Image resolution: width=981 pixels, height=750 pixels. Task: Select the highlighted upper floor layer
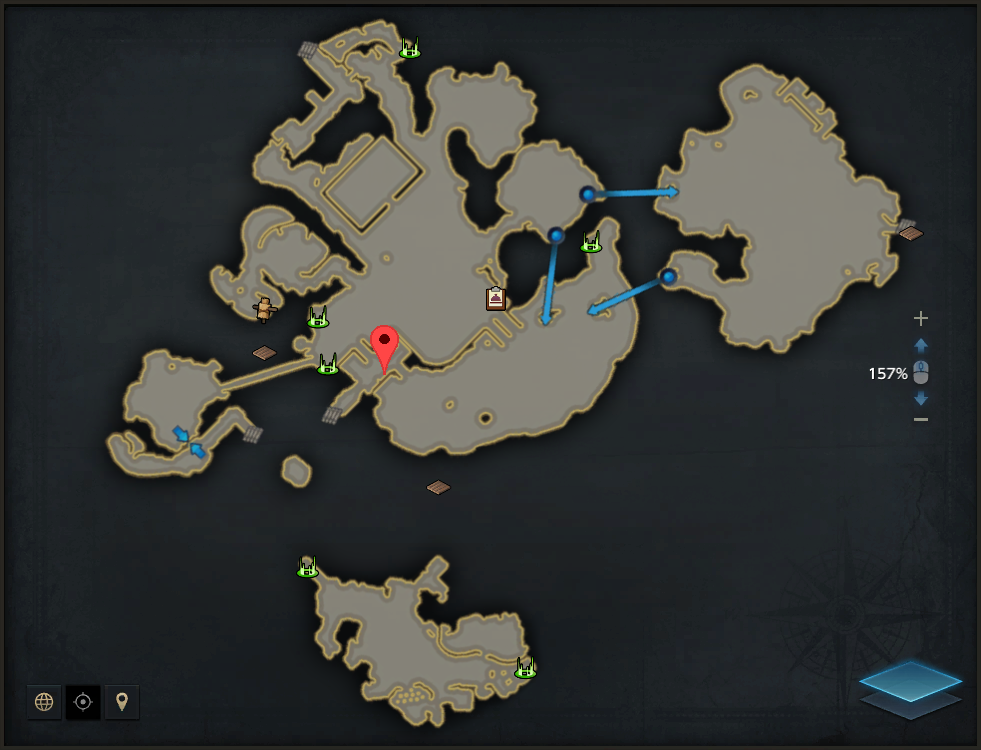click(x=910, y=679)
